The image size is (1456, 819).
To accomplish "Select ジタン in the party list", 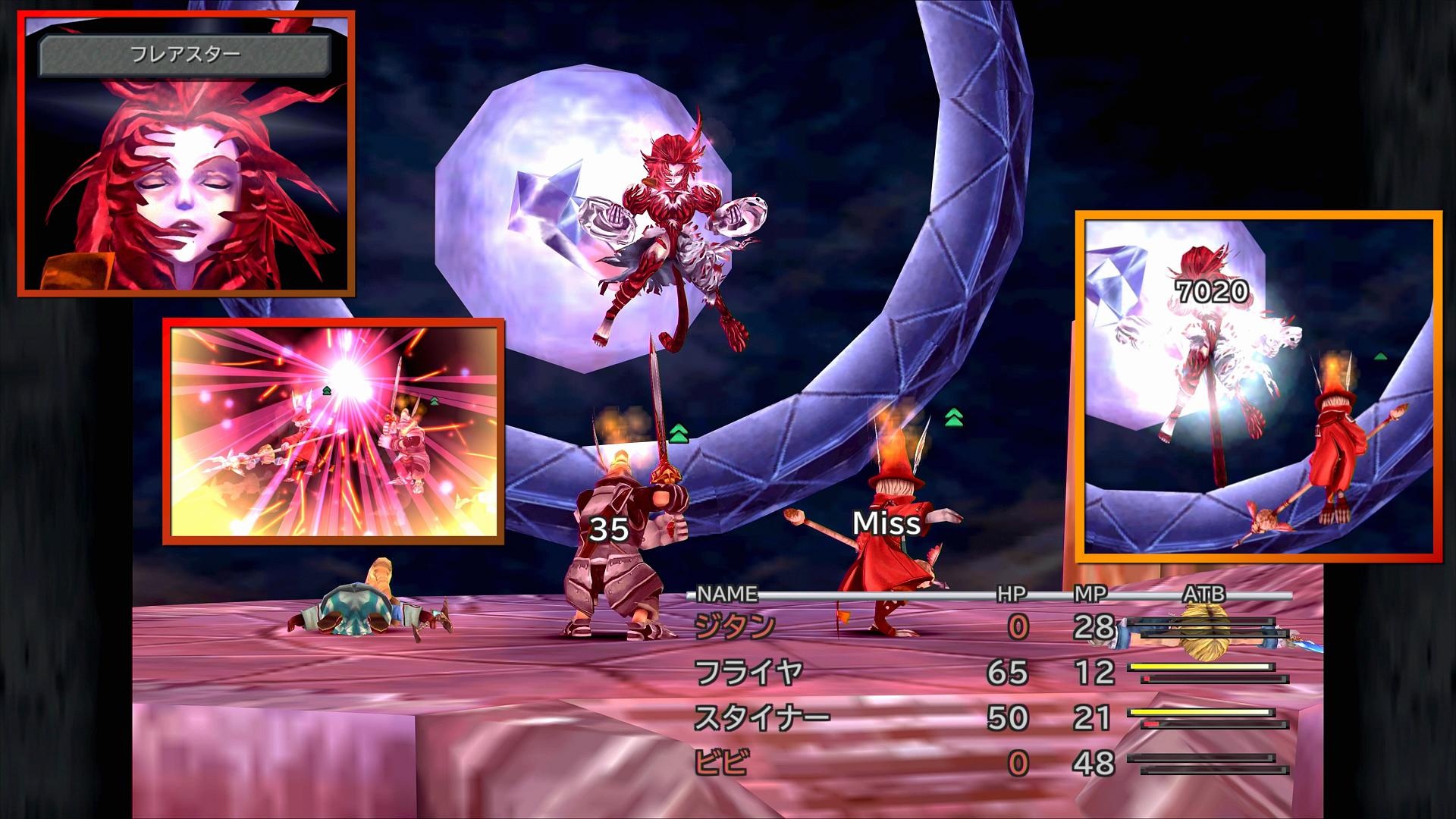I will coord(734,627).
